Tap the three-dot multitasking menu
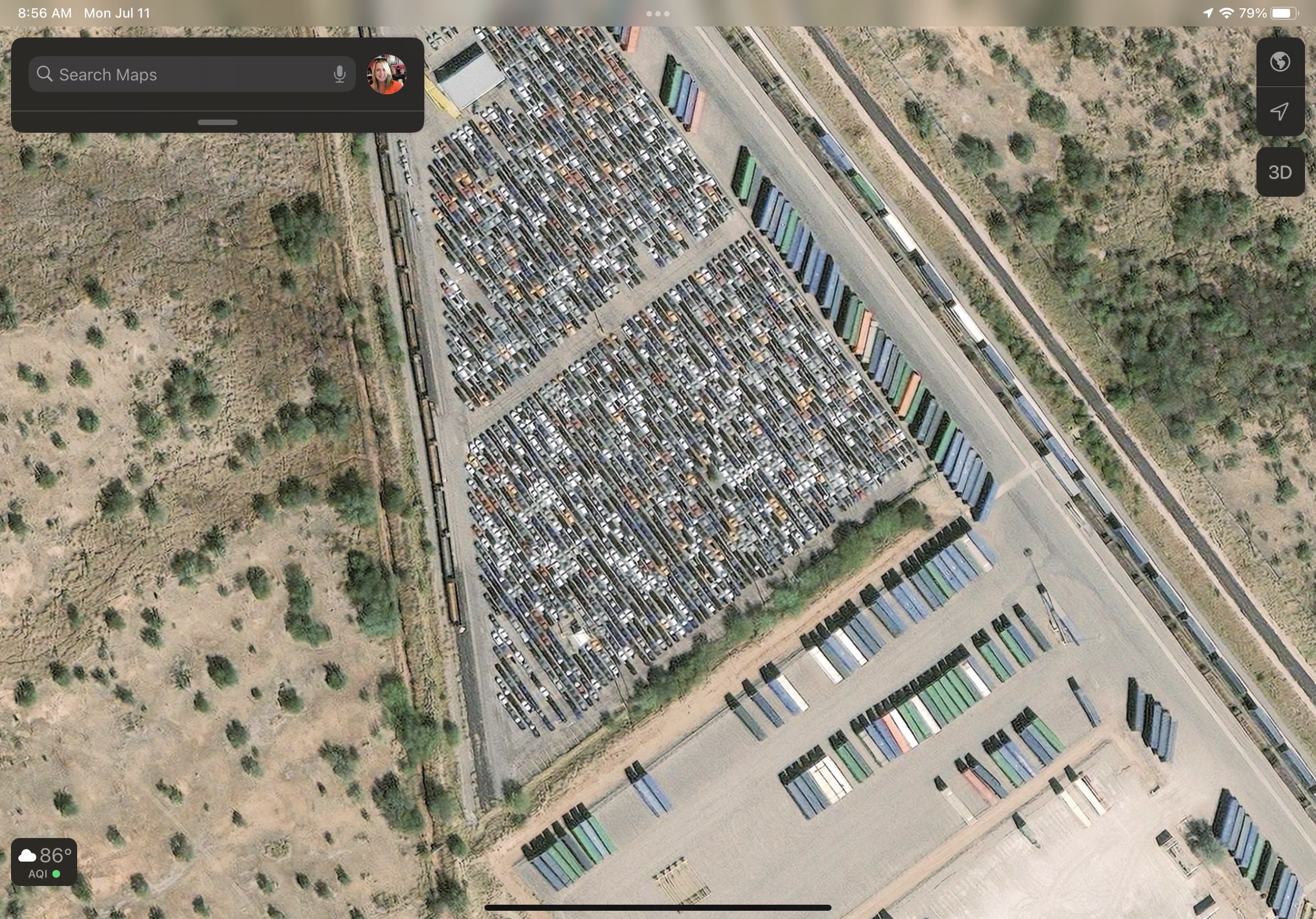Image resolution: width=1316 pixels, height=919 pixels. (657, 14)
